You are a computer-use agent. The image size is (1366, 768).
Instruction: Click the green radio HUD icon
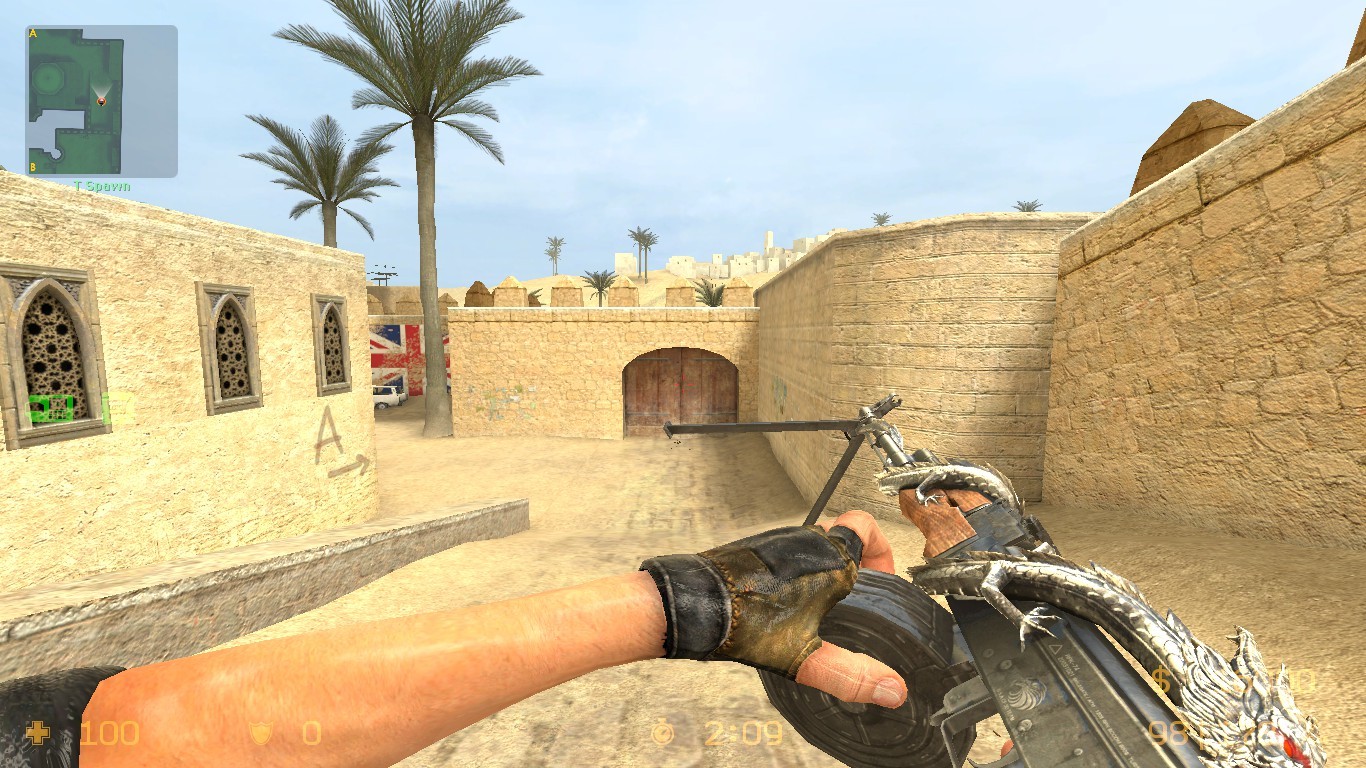(x=50, y=408)
